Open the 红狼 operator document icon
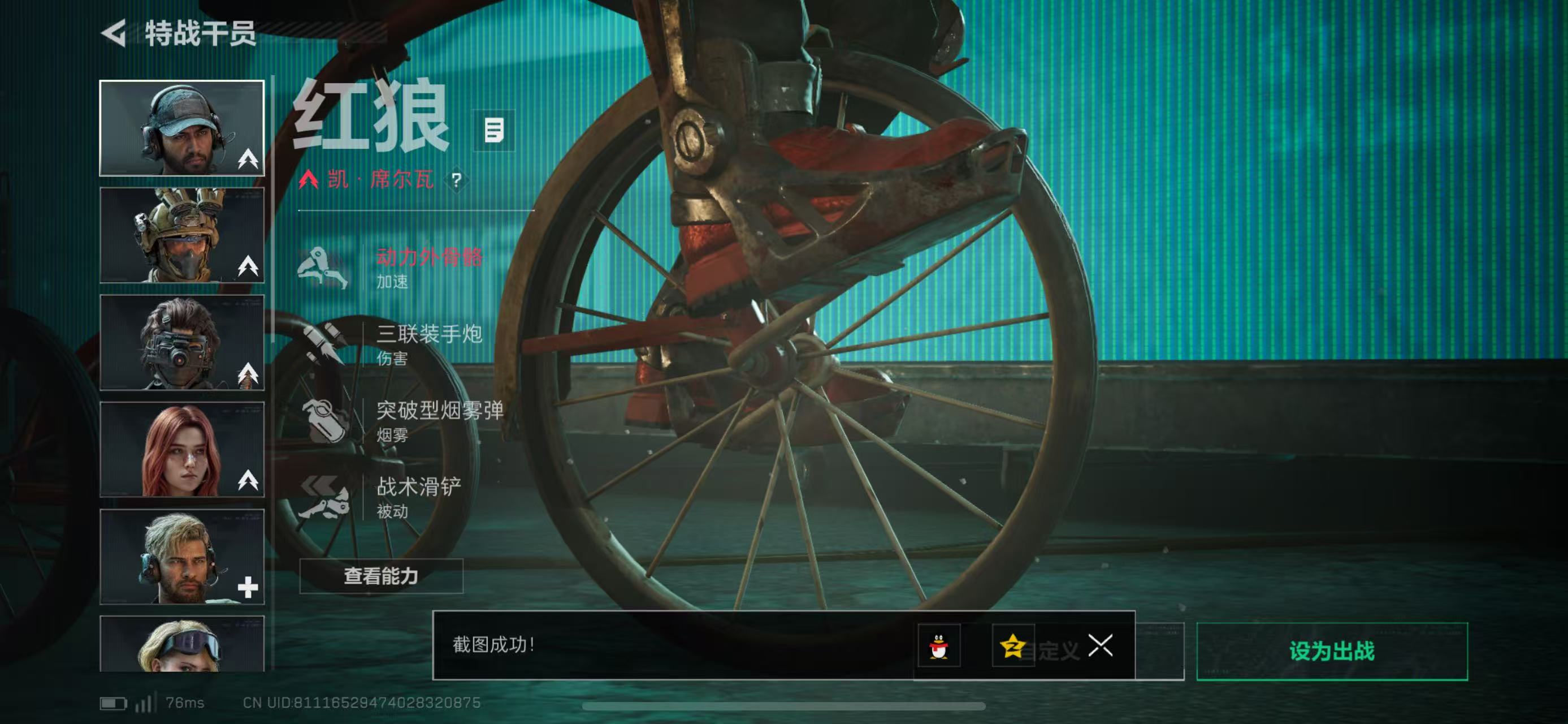The width and height of the screenshot is (1568, 724). (x=493, y=130)
